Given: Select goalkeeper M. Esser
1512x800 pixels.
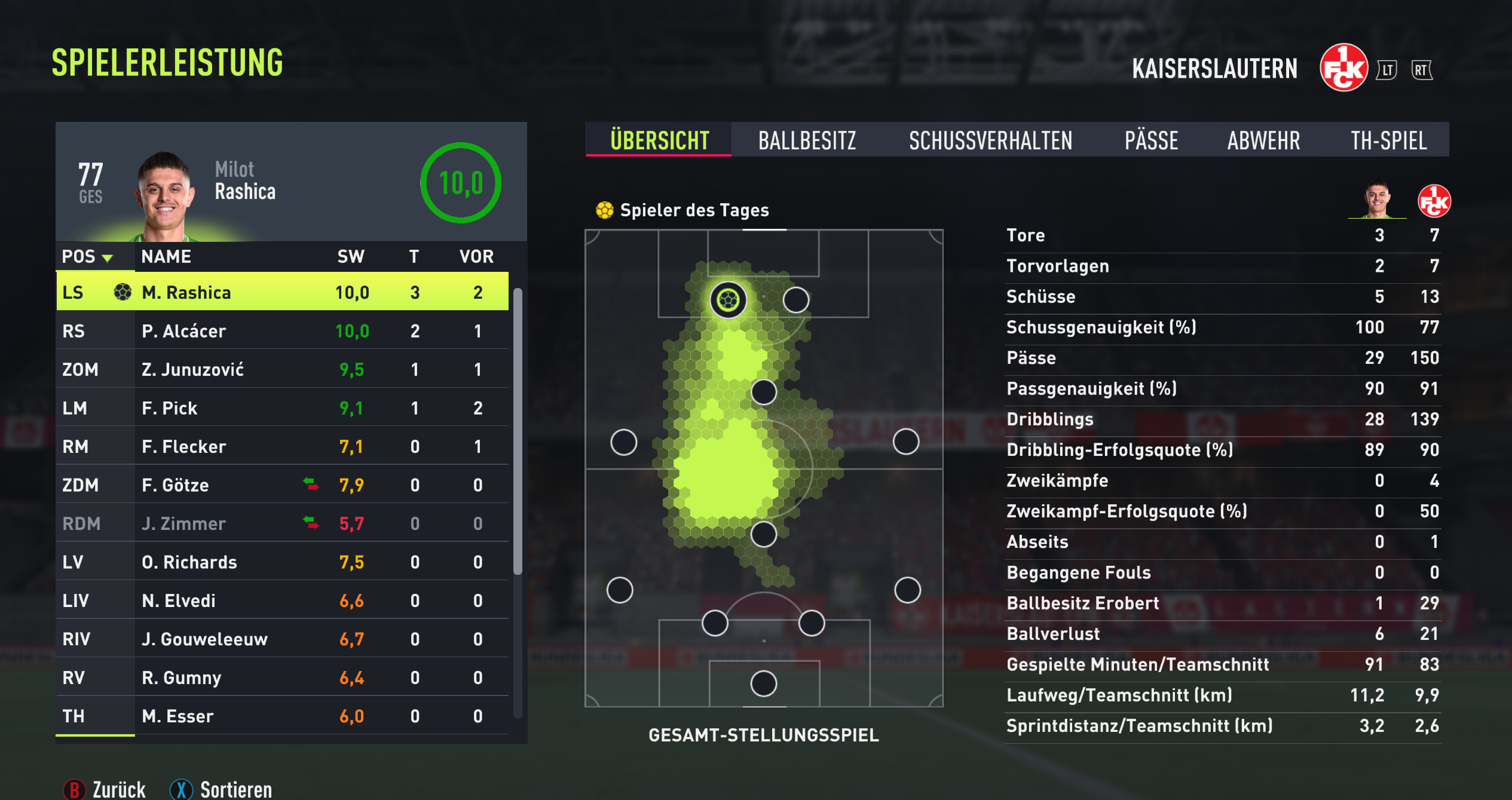Looking at the screenshot, I should pos(282,716).
